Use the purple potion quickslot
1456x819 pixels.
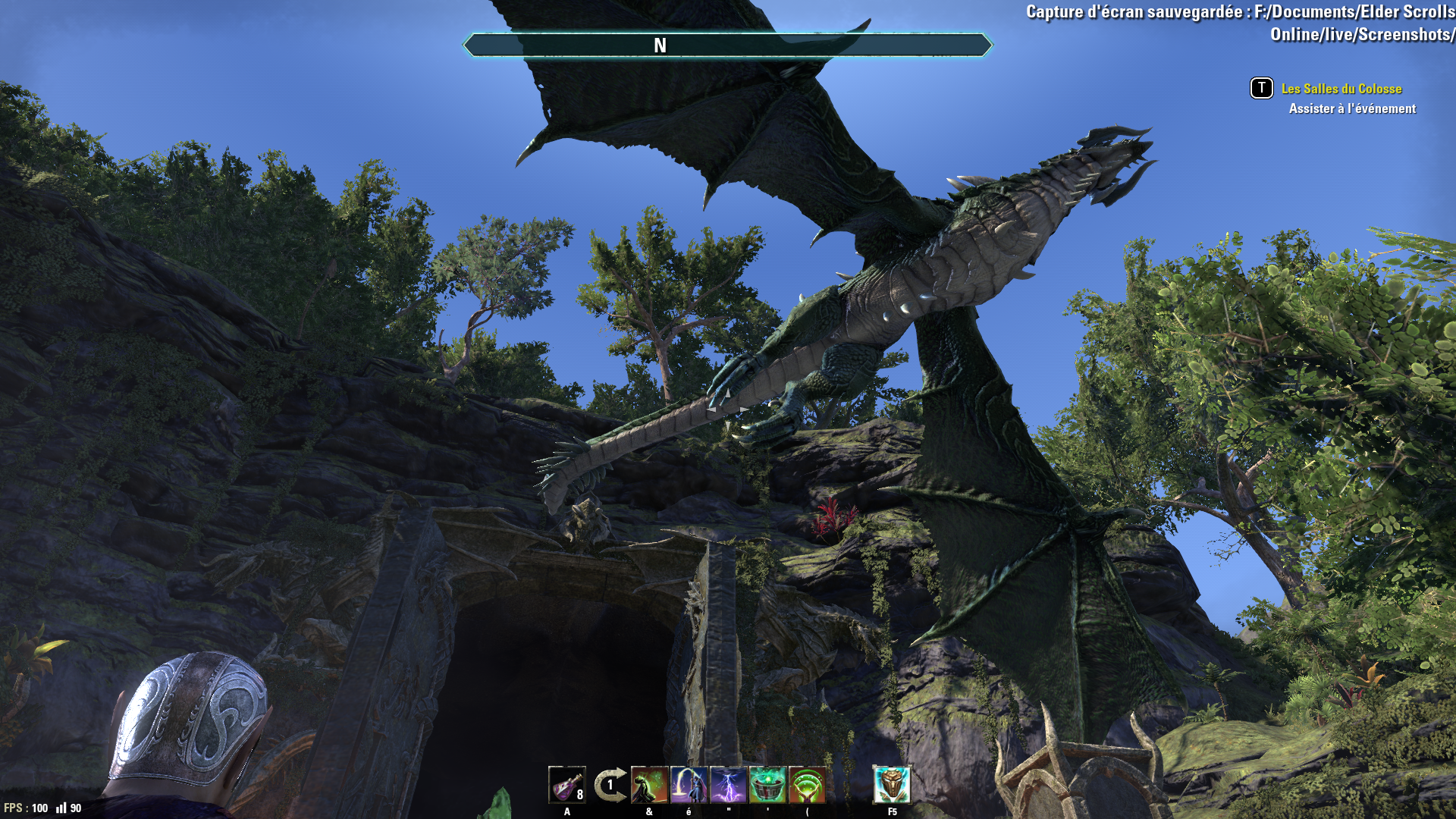pos(566,784)
